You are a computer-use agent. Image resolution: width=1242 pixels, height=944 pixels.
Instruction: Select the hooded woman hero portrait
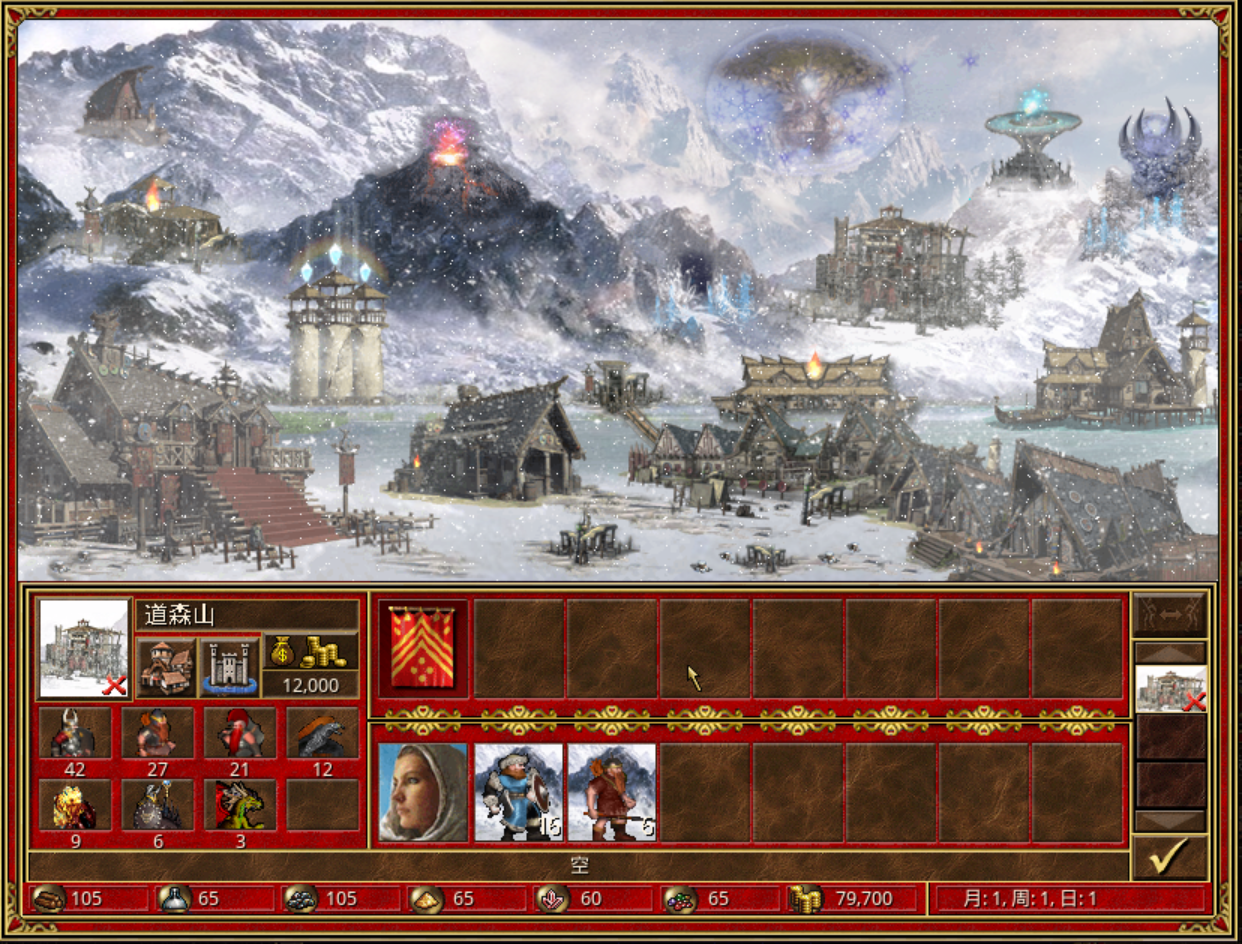(423, 791)
